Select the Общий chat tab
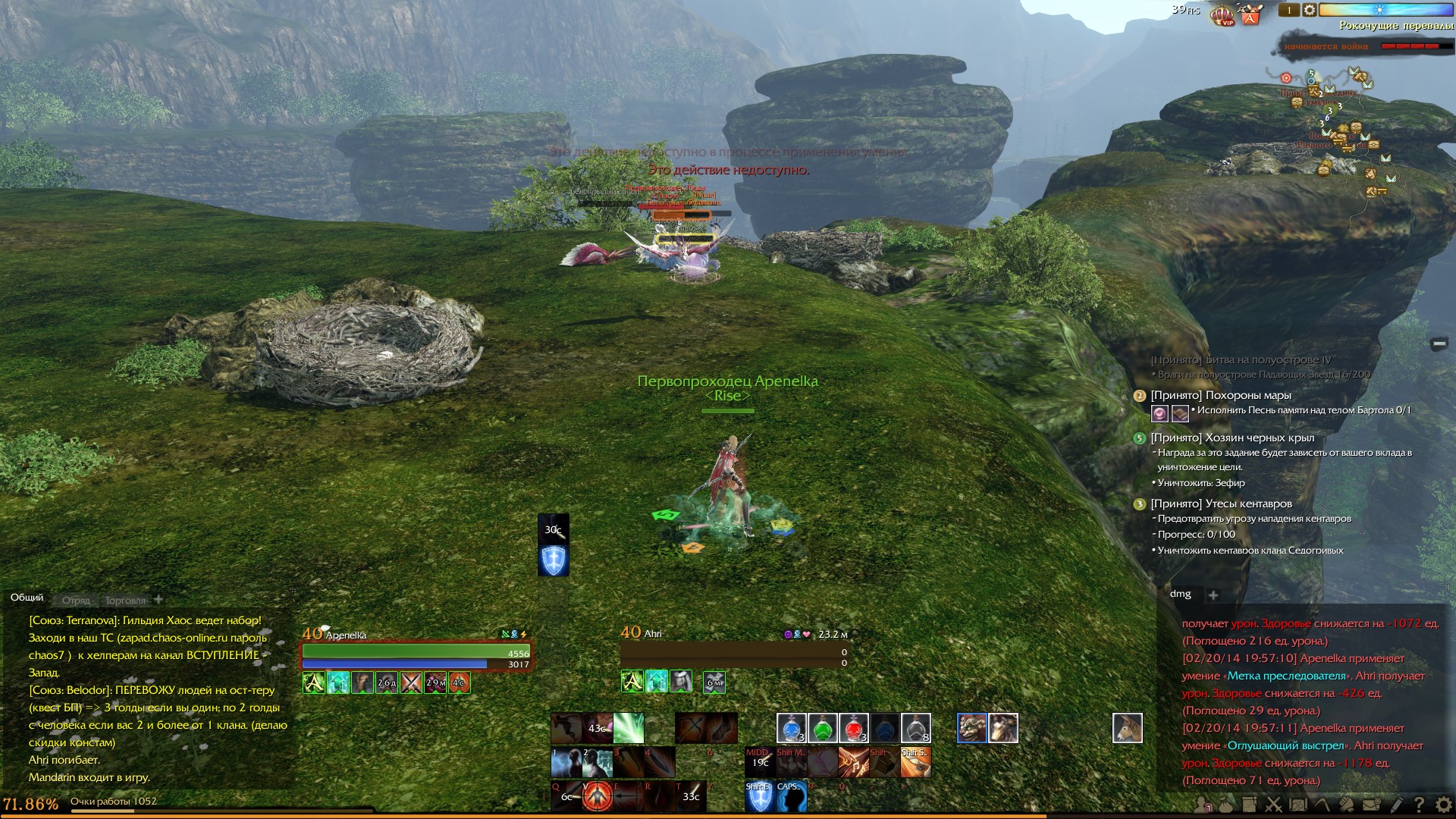Viewport: 1456px width, 819px height. [x=27, y=598]
